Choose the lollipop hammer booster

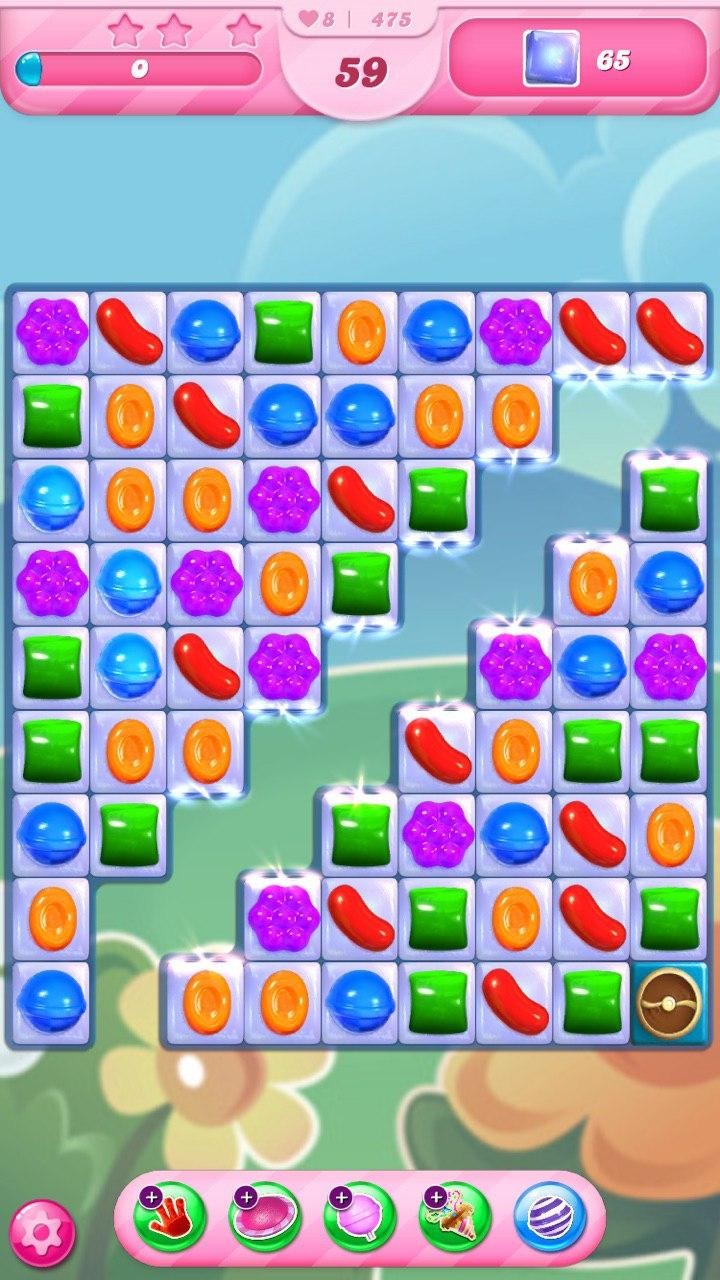click(x=359, y=1217)
